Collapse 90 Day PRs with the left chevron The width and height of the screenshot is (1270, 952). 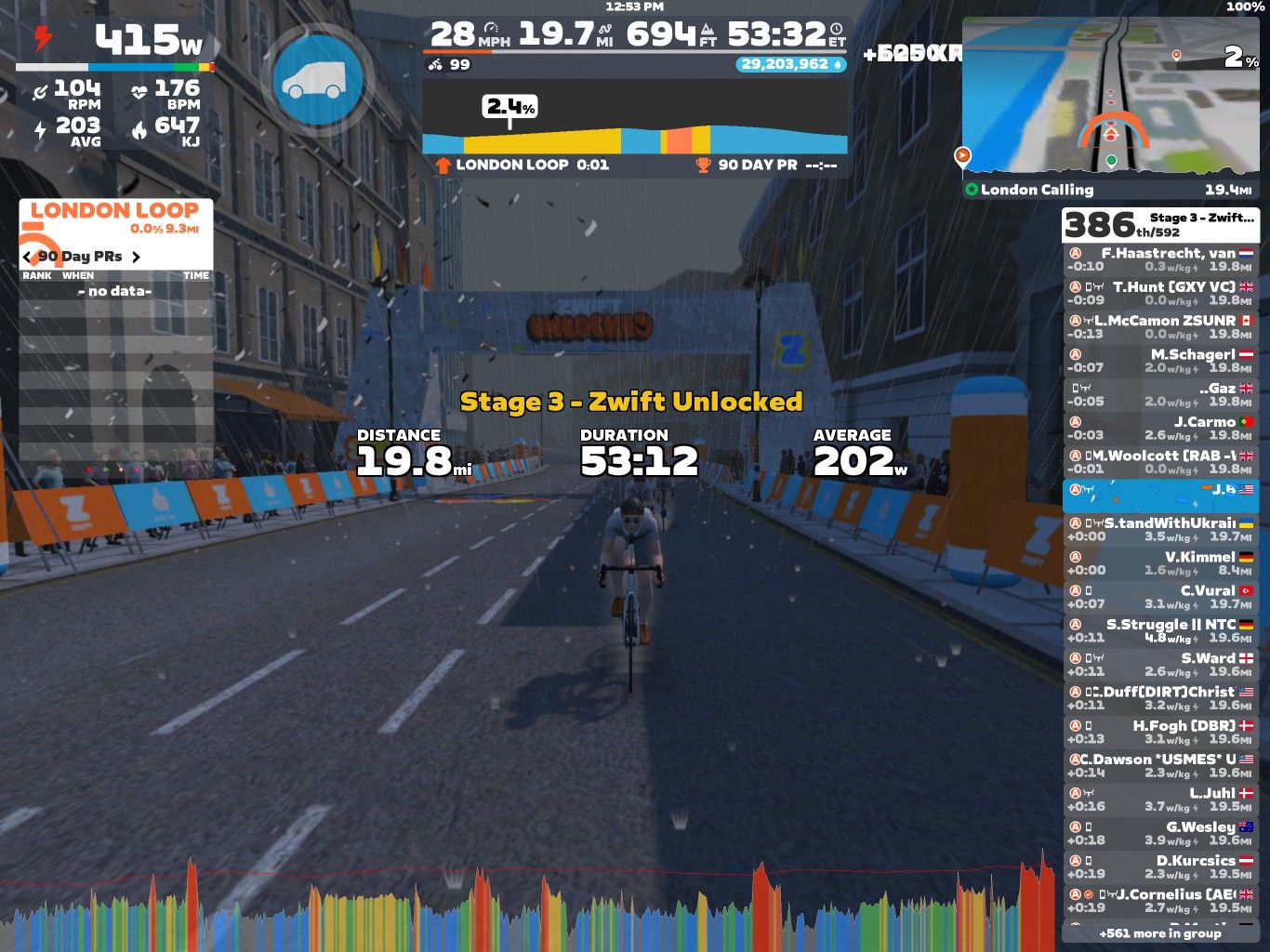coord(26,257)
